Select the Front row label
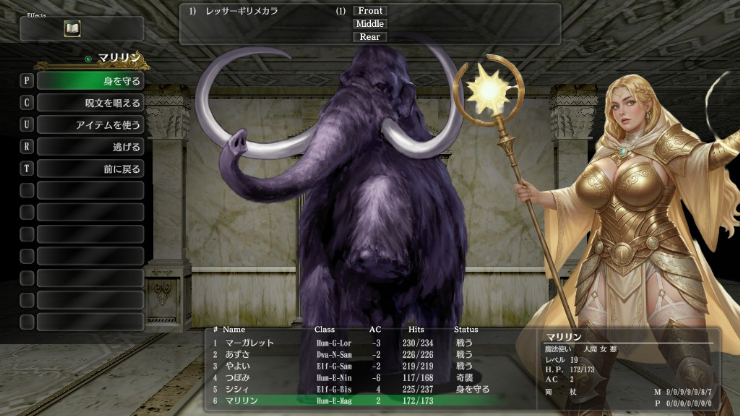 pos(370,11)
